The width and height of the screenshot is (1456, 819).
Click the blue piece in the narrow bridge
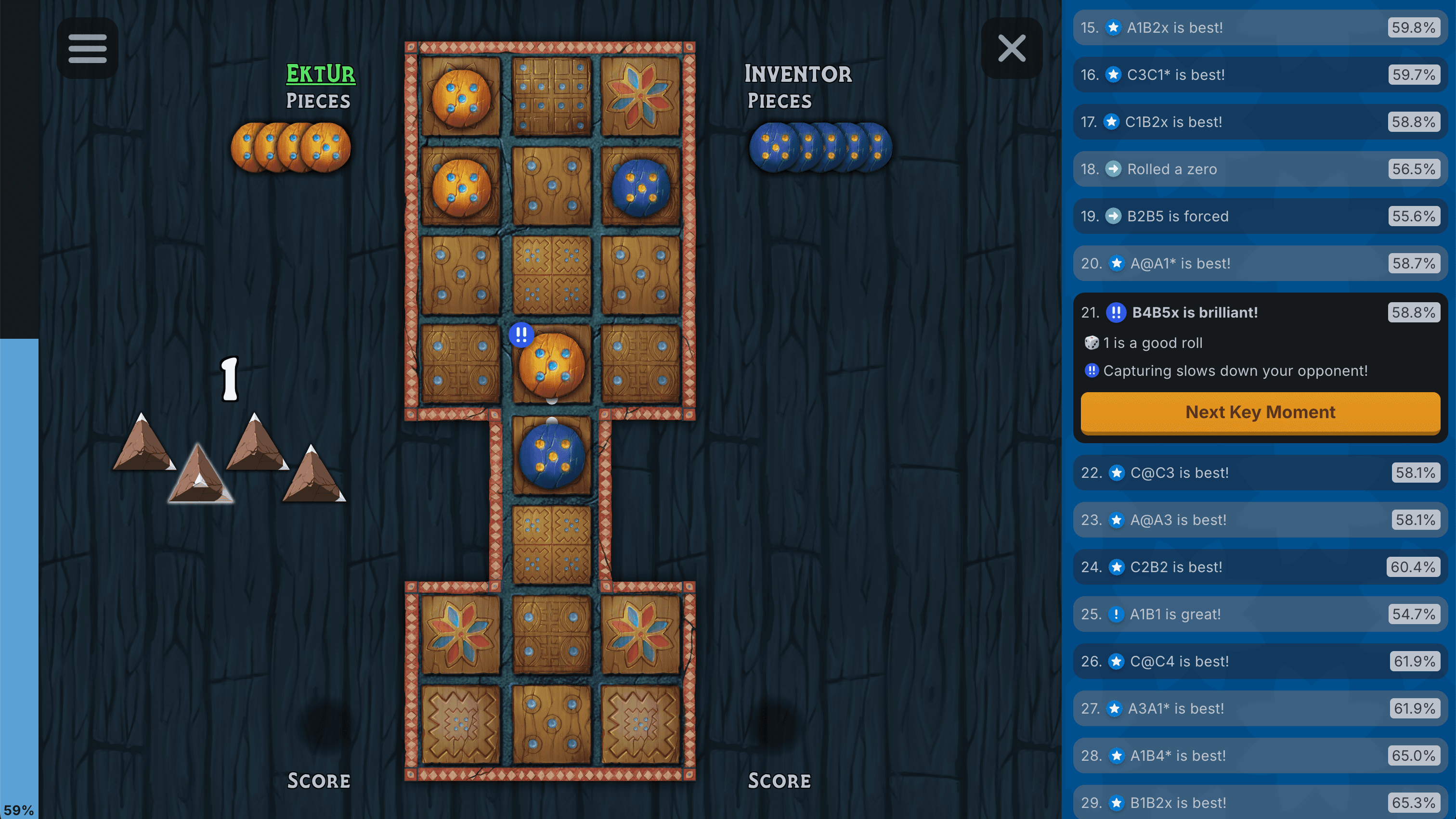(551, 455)
